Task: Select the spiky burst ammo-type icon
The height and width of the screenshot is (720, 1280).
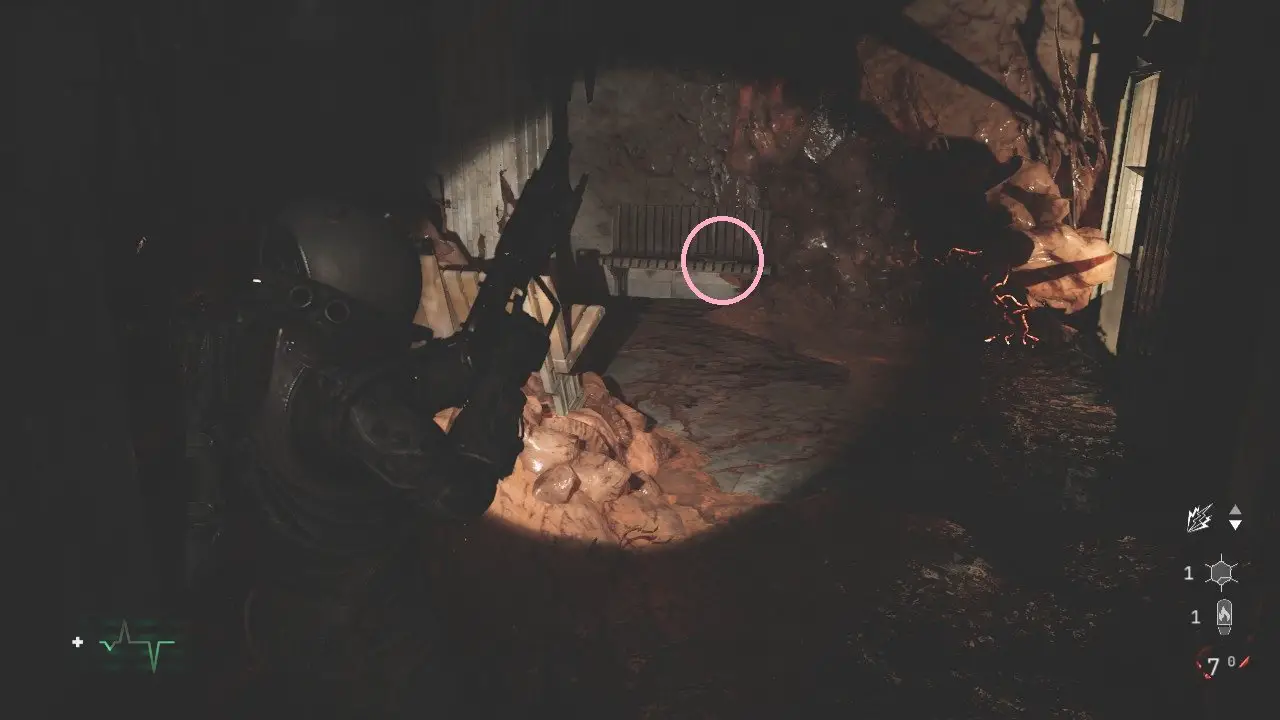Action: (x=1200, y=517)
